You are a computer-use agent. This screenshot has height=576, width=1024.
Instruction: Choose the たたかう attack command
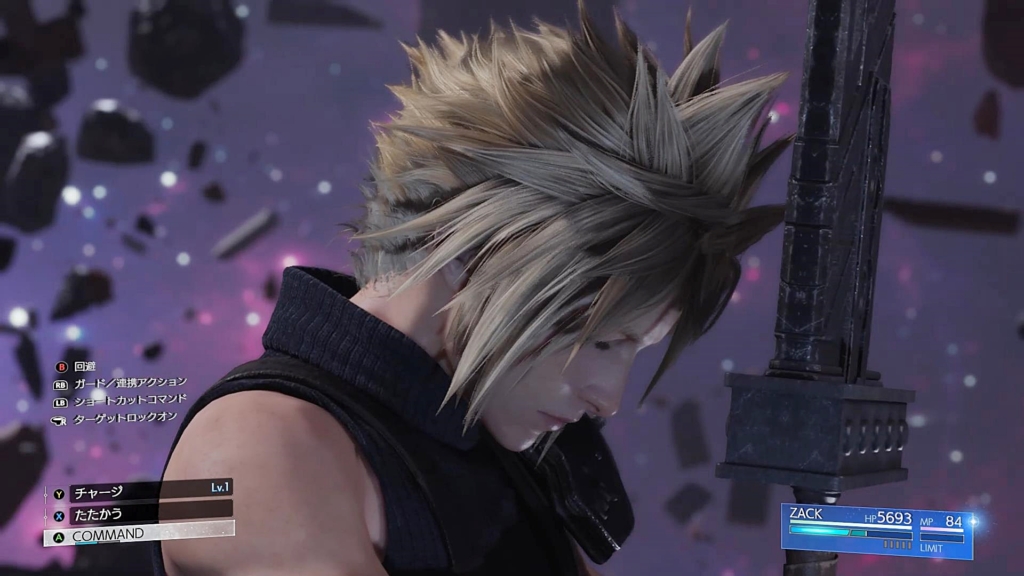(x=140, y=513)
